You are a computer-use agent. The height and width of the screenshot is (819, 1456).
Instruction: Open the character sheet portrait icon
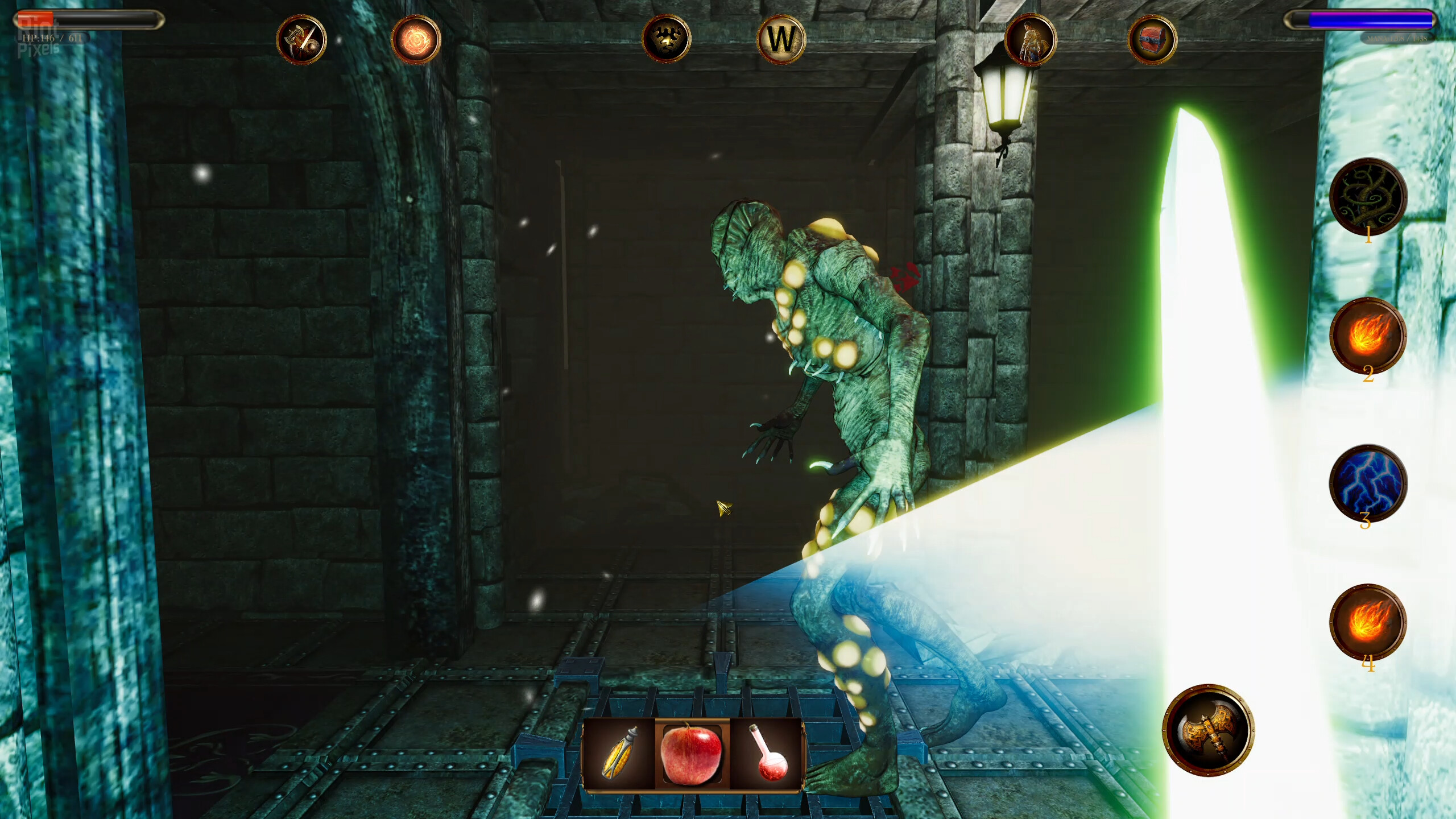tap(1030, 40)
